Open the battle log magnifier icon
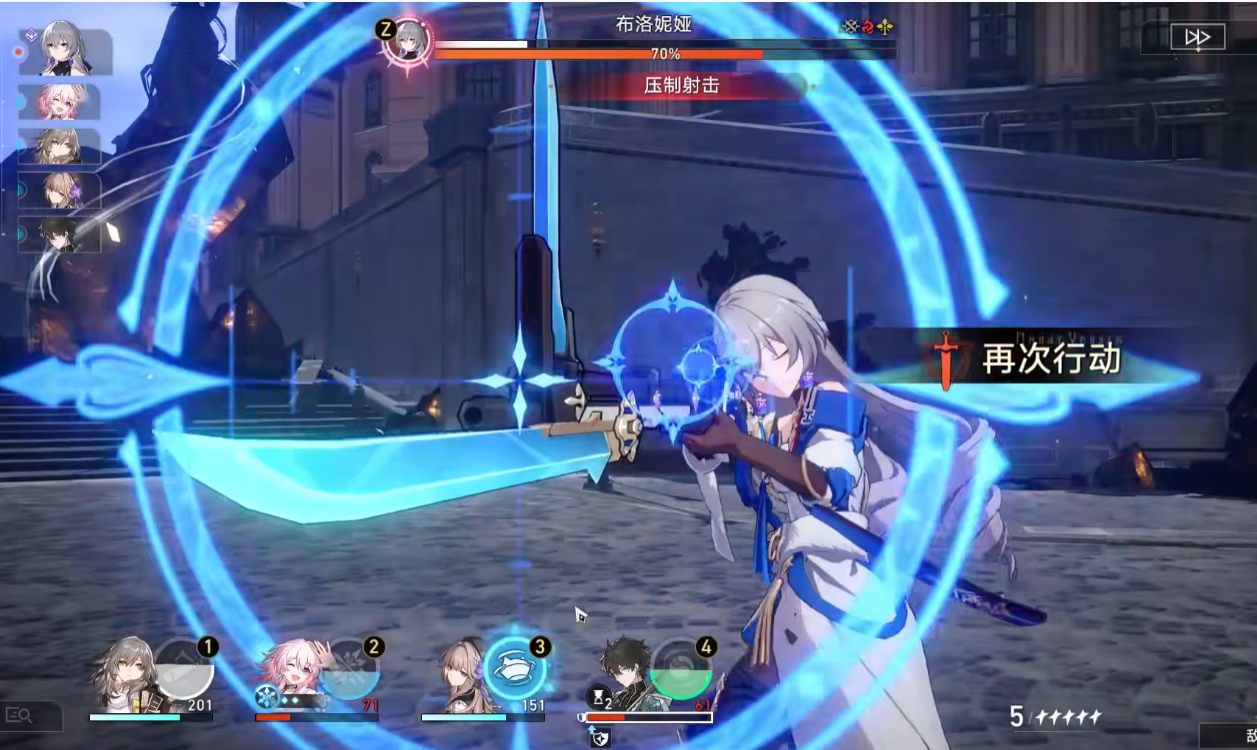Image resolution: width=1257 pixels, height=750 pixels. [x=22, y=715]
